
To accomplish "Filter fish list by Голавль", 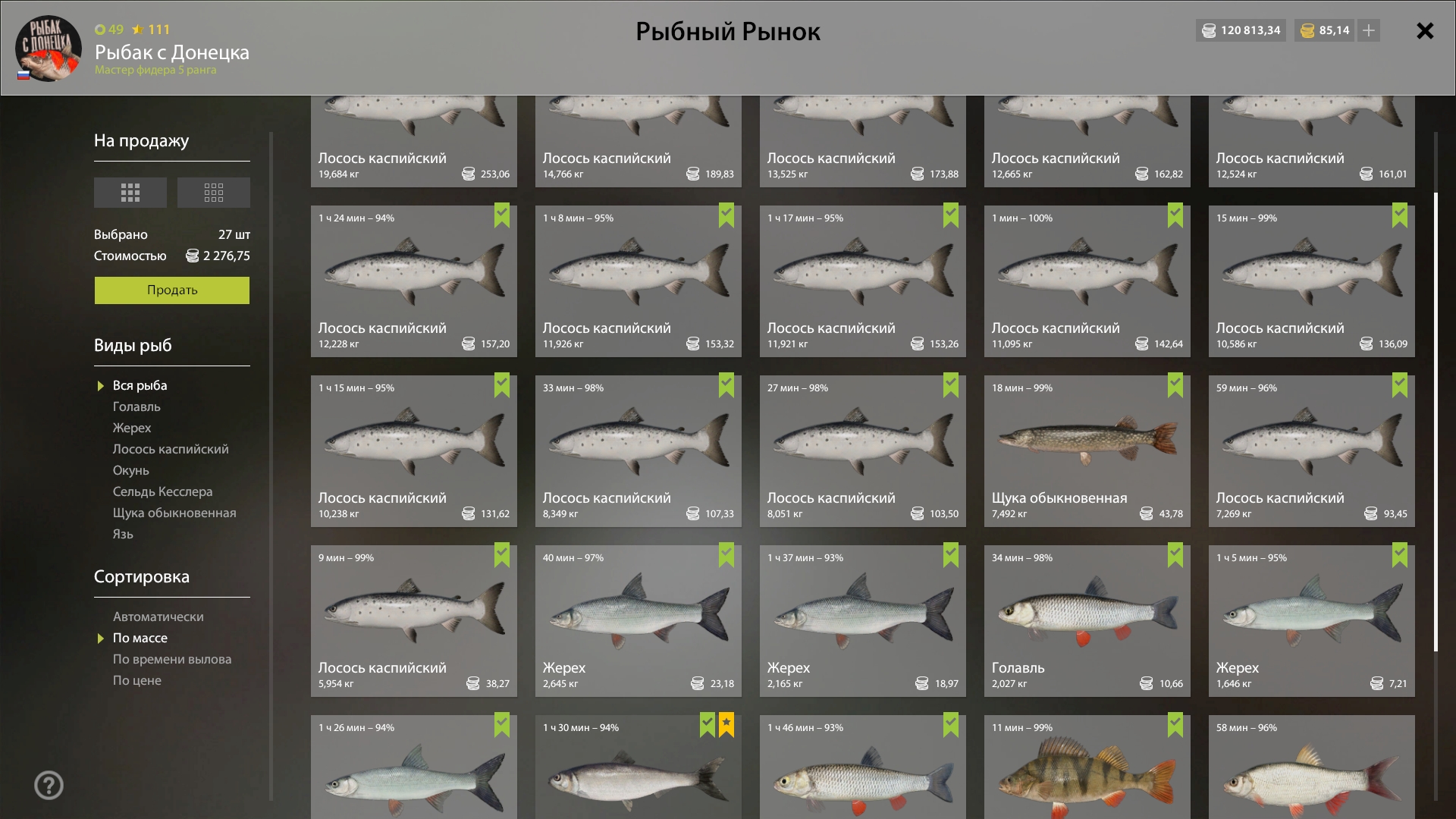I will 136,407.
